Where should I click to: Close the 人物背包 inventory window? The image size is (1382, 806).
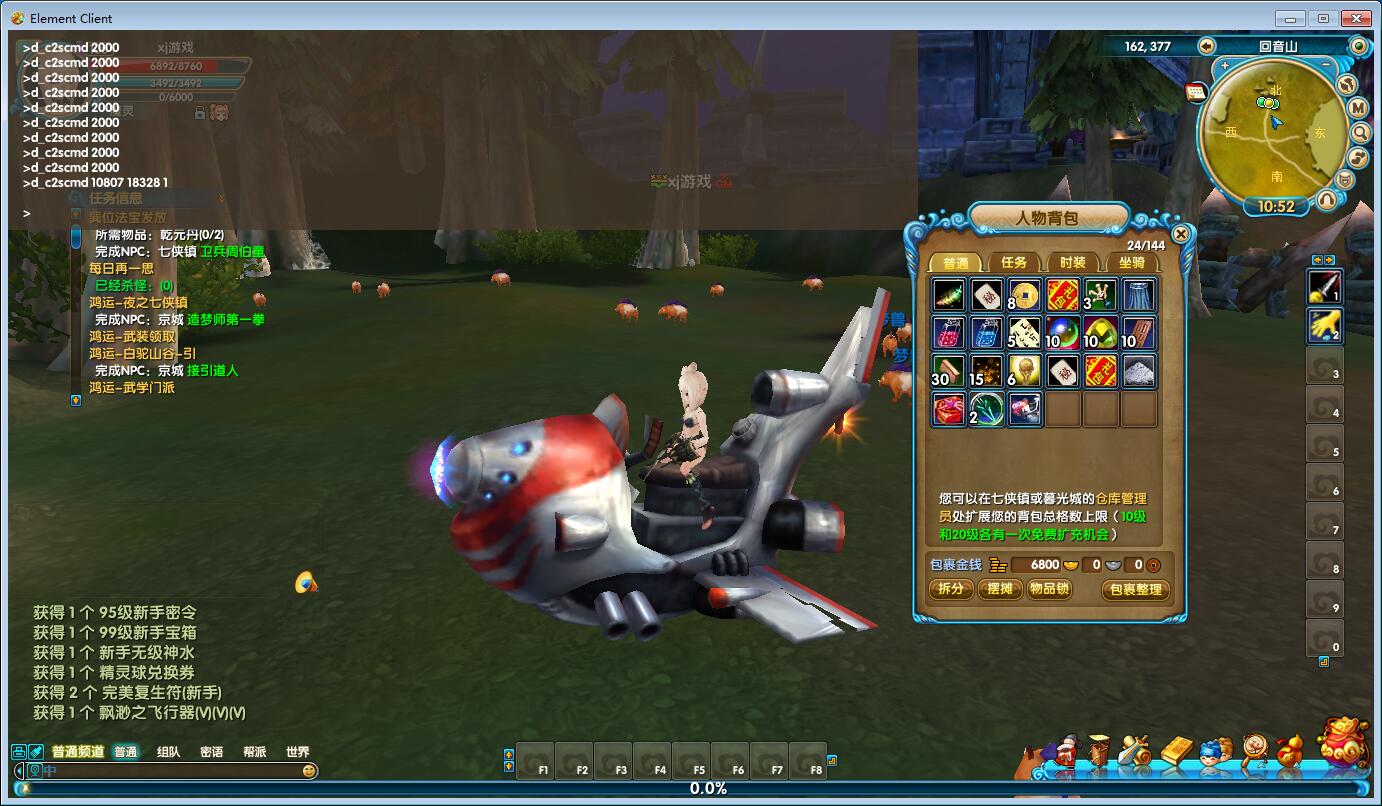pyautogui.click(x=1180, y=234)
